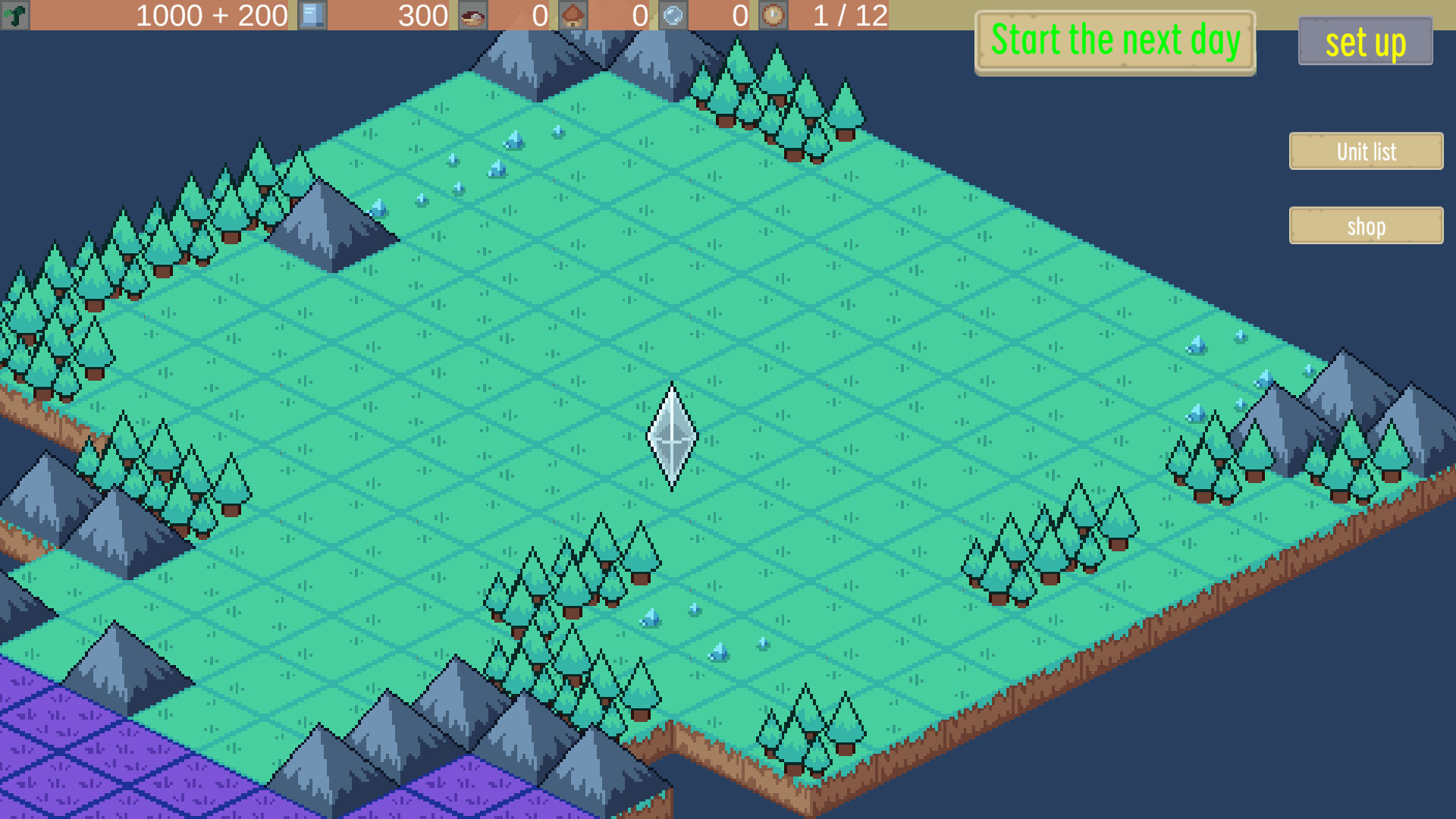Open the Unit list panel
1456x819 pixels.
pos(1365,151)
